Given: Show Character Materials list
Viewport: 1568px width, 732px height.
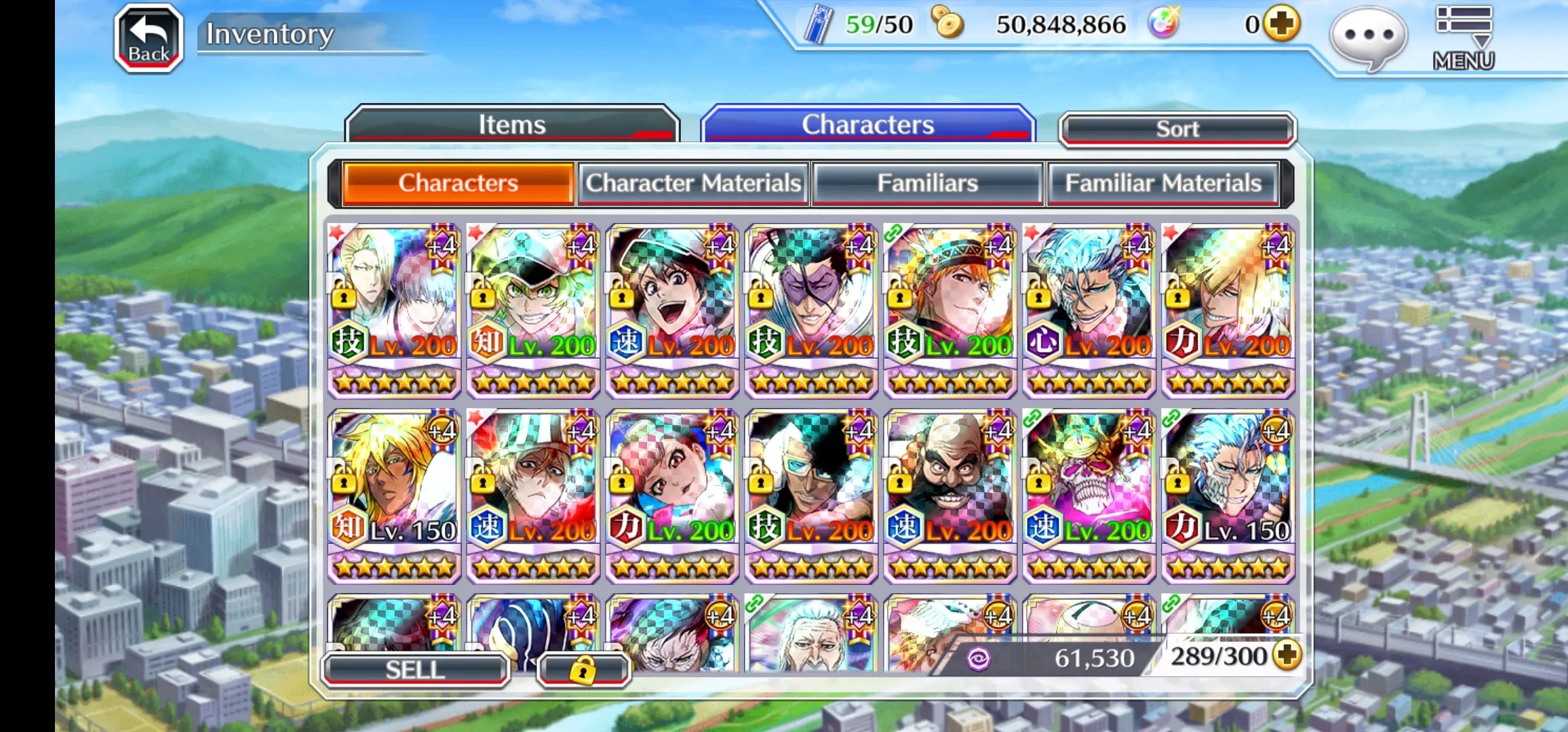Looking at the screenshot, I should pyautogui.click(x=693, y=183).
